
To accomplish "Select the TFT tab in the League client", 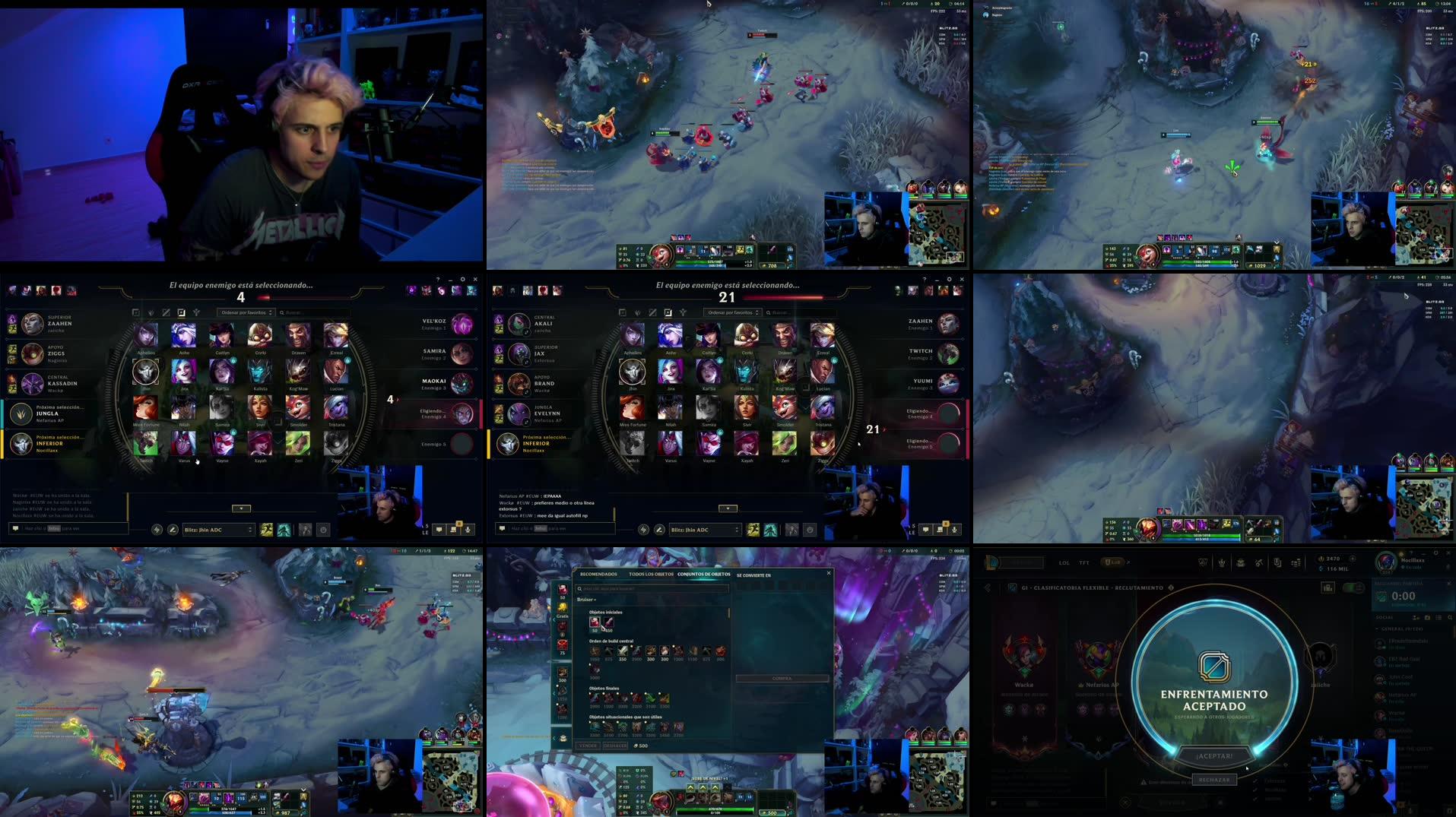I will pos(1083,562).
